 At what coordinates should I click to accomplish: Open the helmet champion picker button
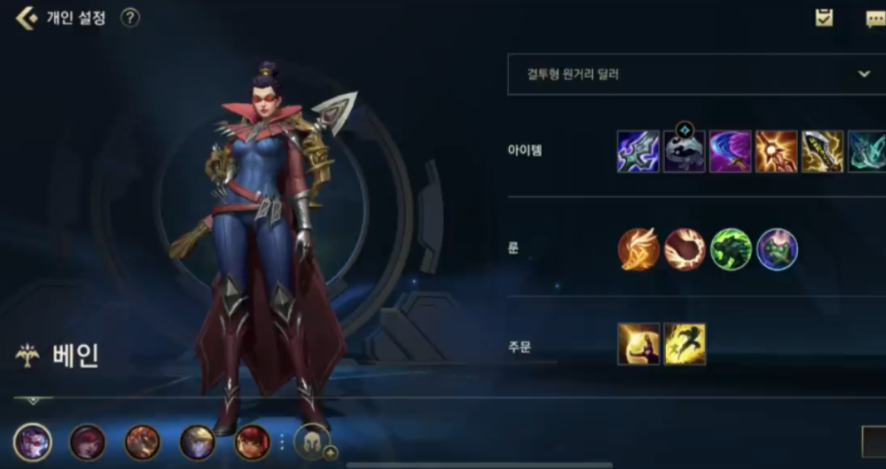click(x=312, y=441)
